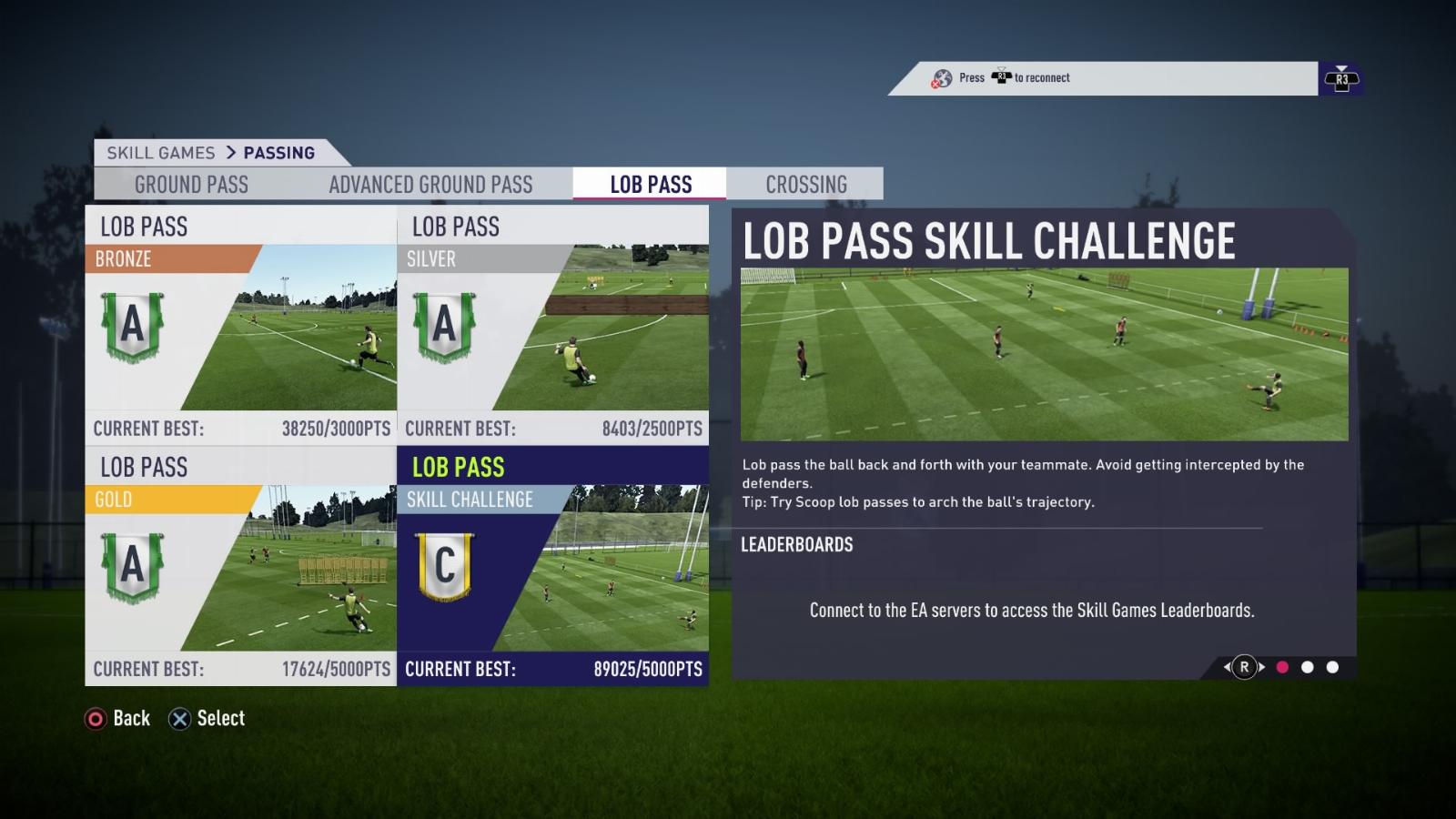Image resolution: width=1456 pixels, height=819 pixels.
Task: Choose the Lob Pass Bronze skill game
Action: coord(241,325)
